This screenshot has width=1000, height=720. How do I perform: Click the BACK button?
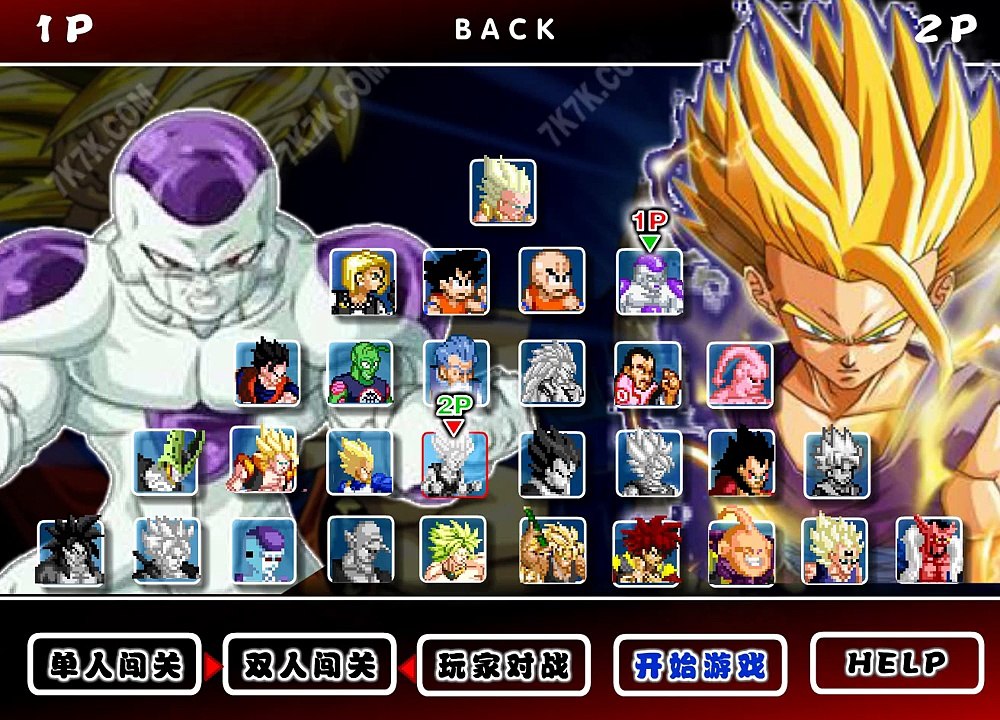coord(505,30)
